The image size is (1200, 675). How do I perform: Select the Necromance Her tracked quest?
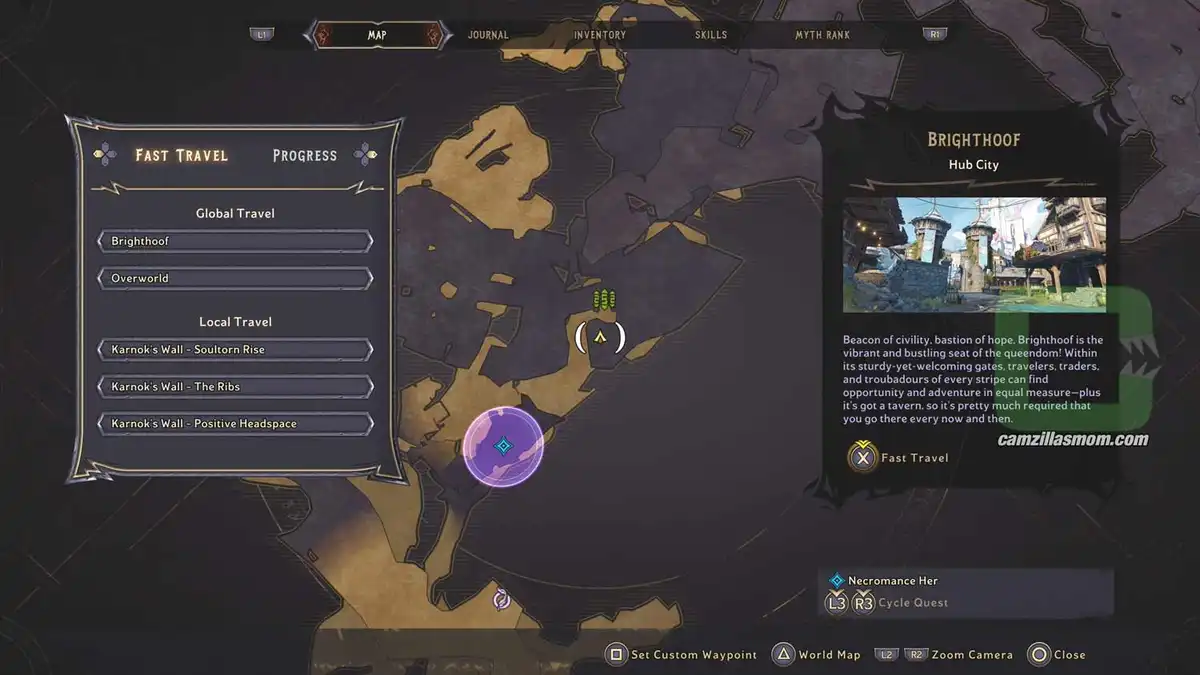tap(893, 580)
